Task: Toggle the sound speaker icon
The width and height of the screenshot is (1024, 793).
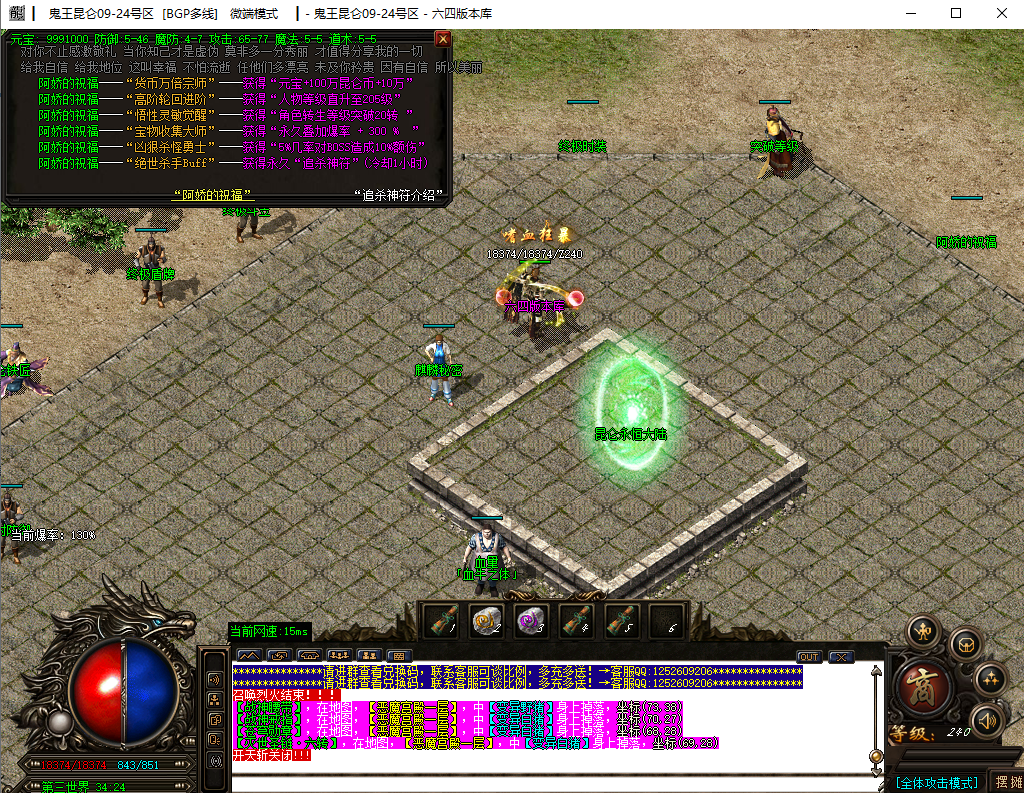Action: [986, 721]
